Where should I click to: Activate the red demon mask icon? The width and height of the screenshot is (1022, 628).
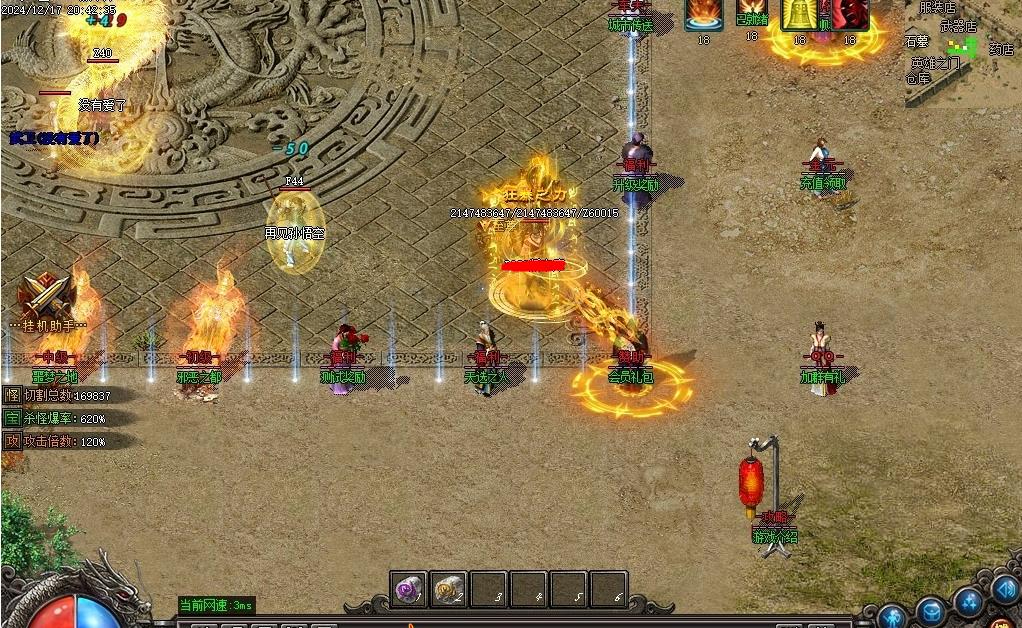[x=850, y=15]
